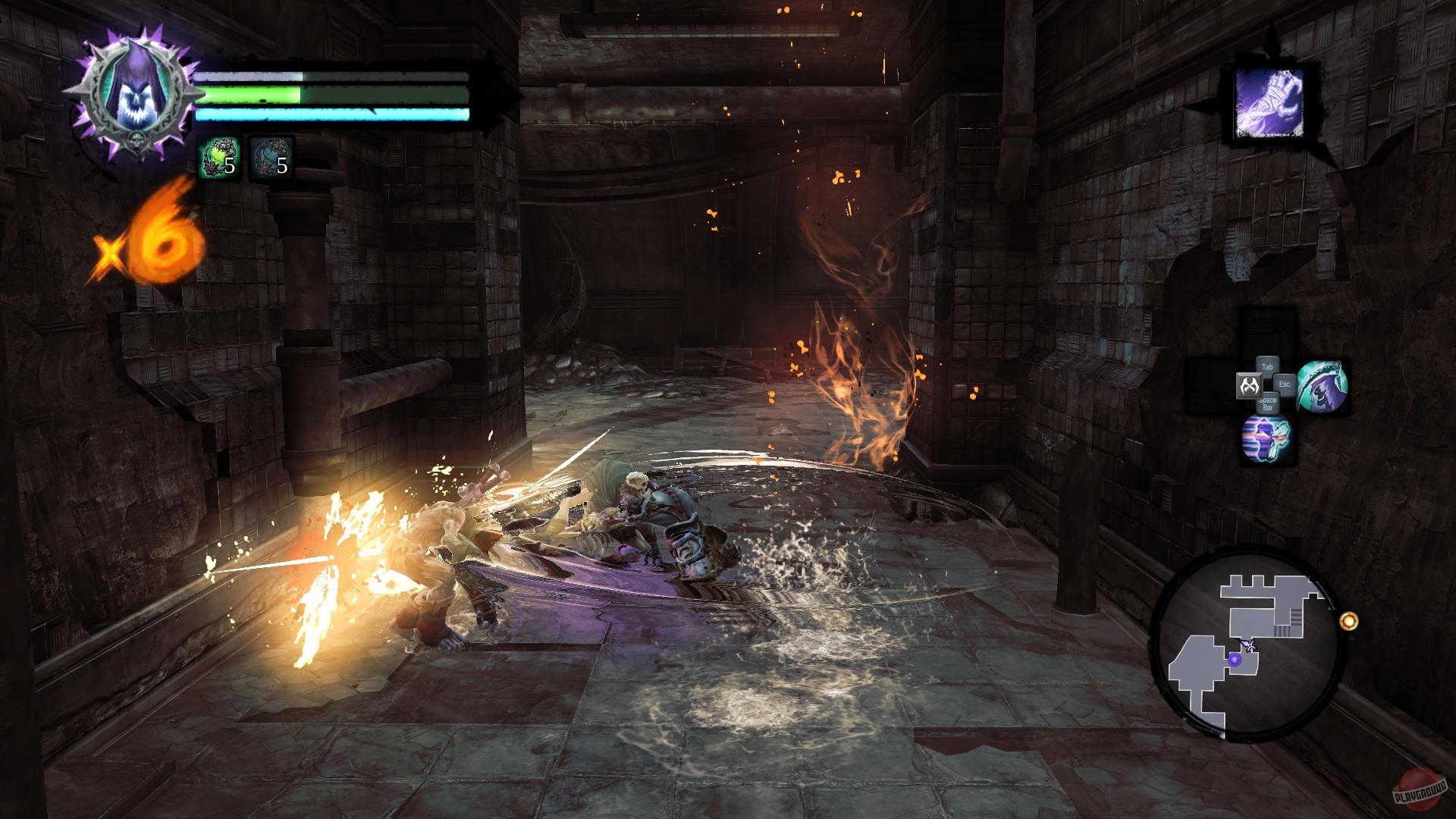This screenshot has width=1456, height=819.
Task: Click the teal scythe ability icon
Action: pos(1325,386)
